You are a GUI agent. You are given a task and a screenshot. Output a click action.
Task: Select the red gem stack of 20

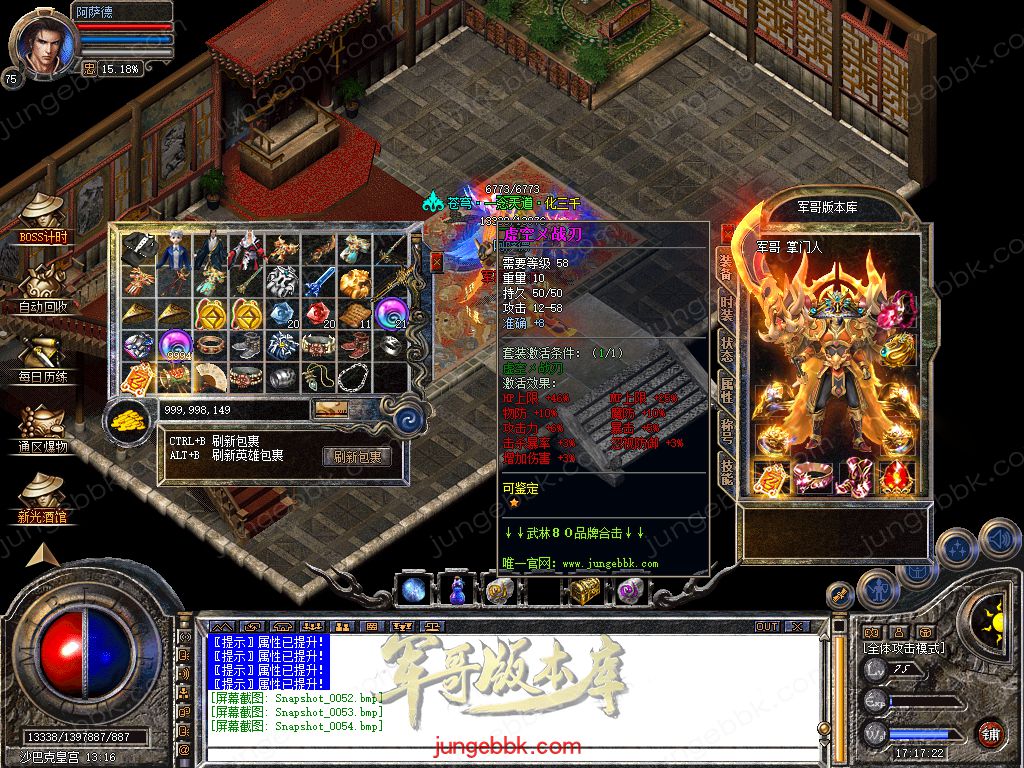pos(318,314)
